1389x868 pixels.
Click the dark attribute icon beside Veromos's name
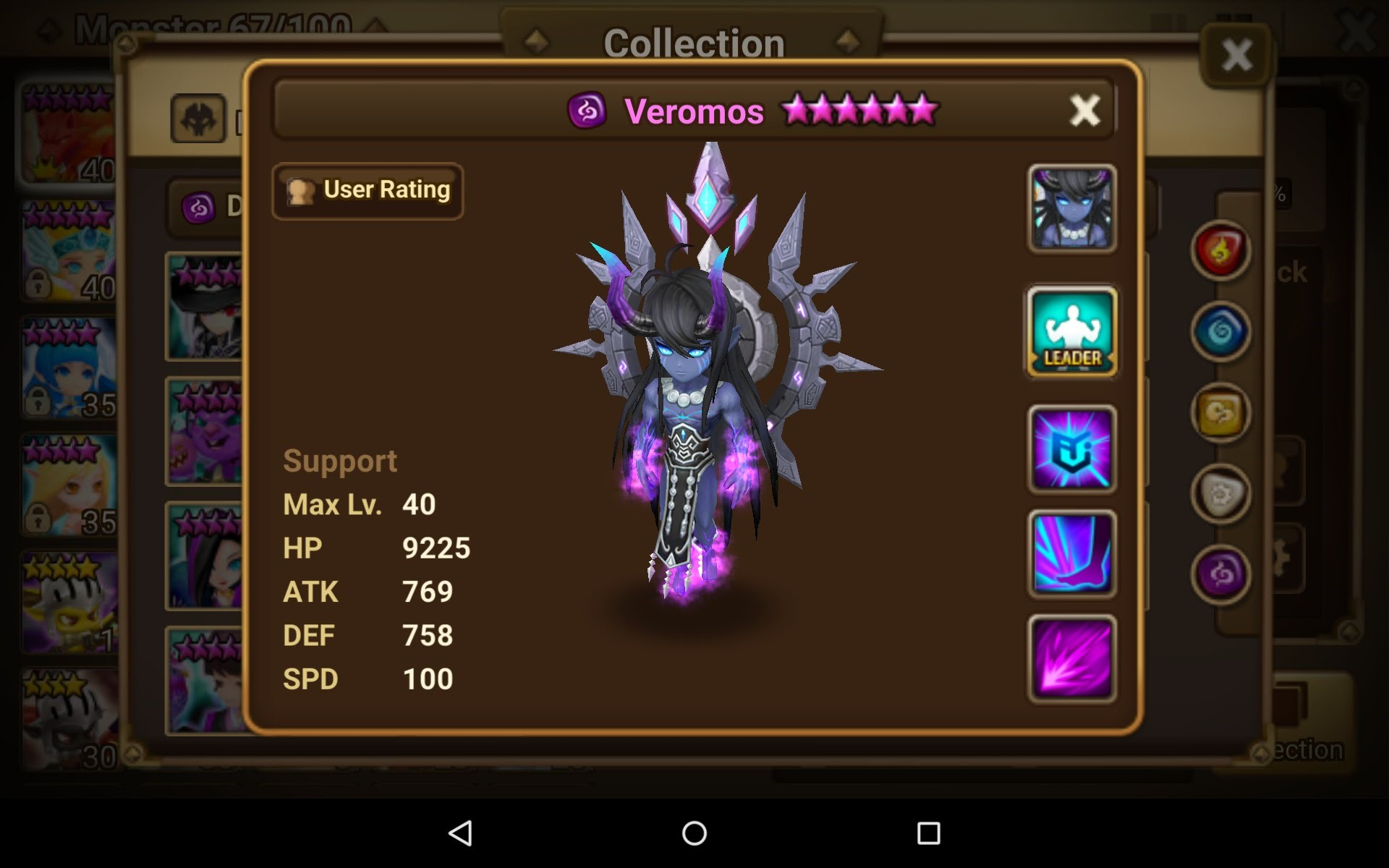588,110
